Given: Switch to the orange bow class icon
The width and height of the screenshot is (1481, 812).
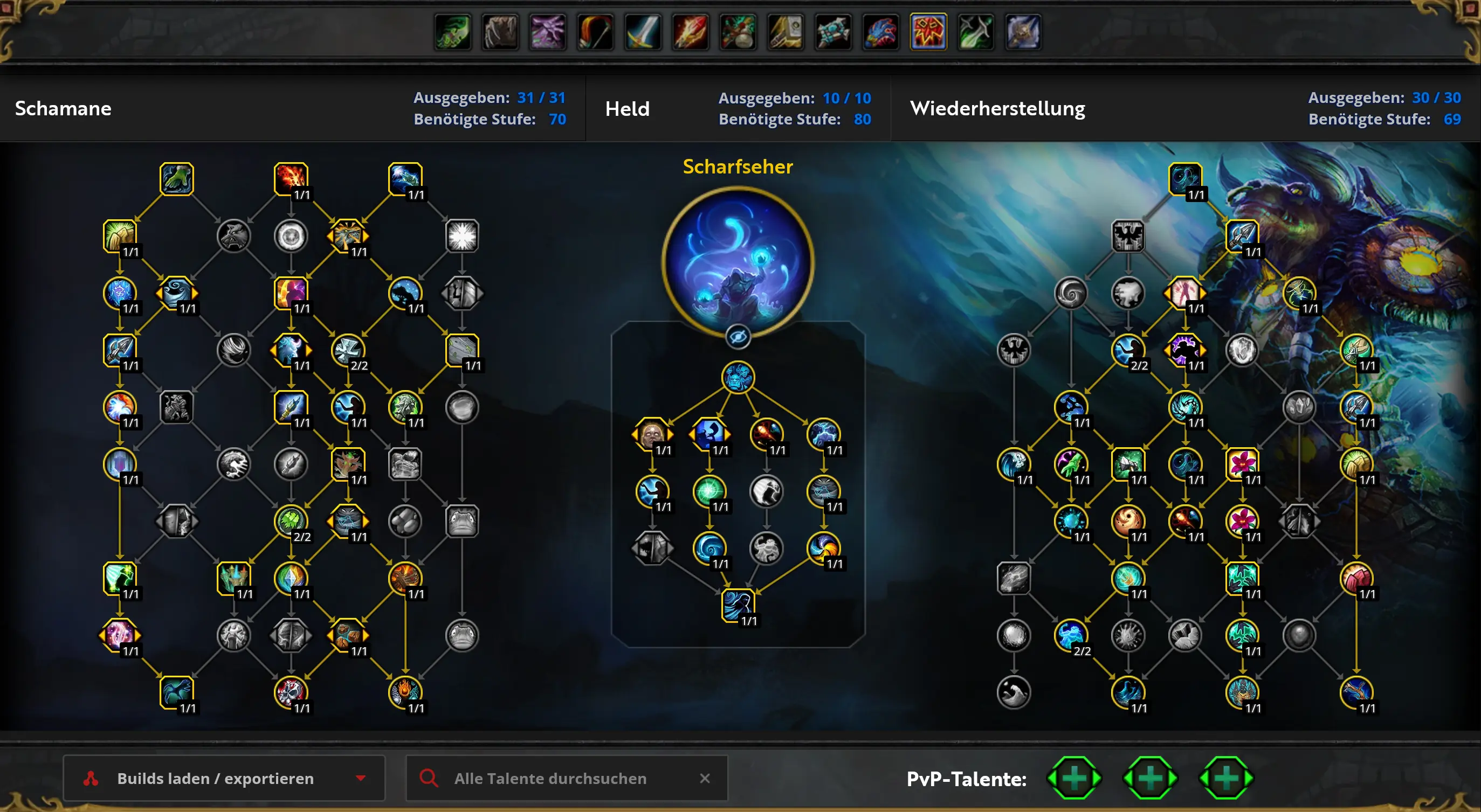Looking at the screenshot, I should coord(595,32).
